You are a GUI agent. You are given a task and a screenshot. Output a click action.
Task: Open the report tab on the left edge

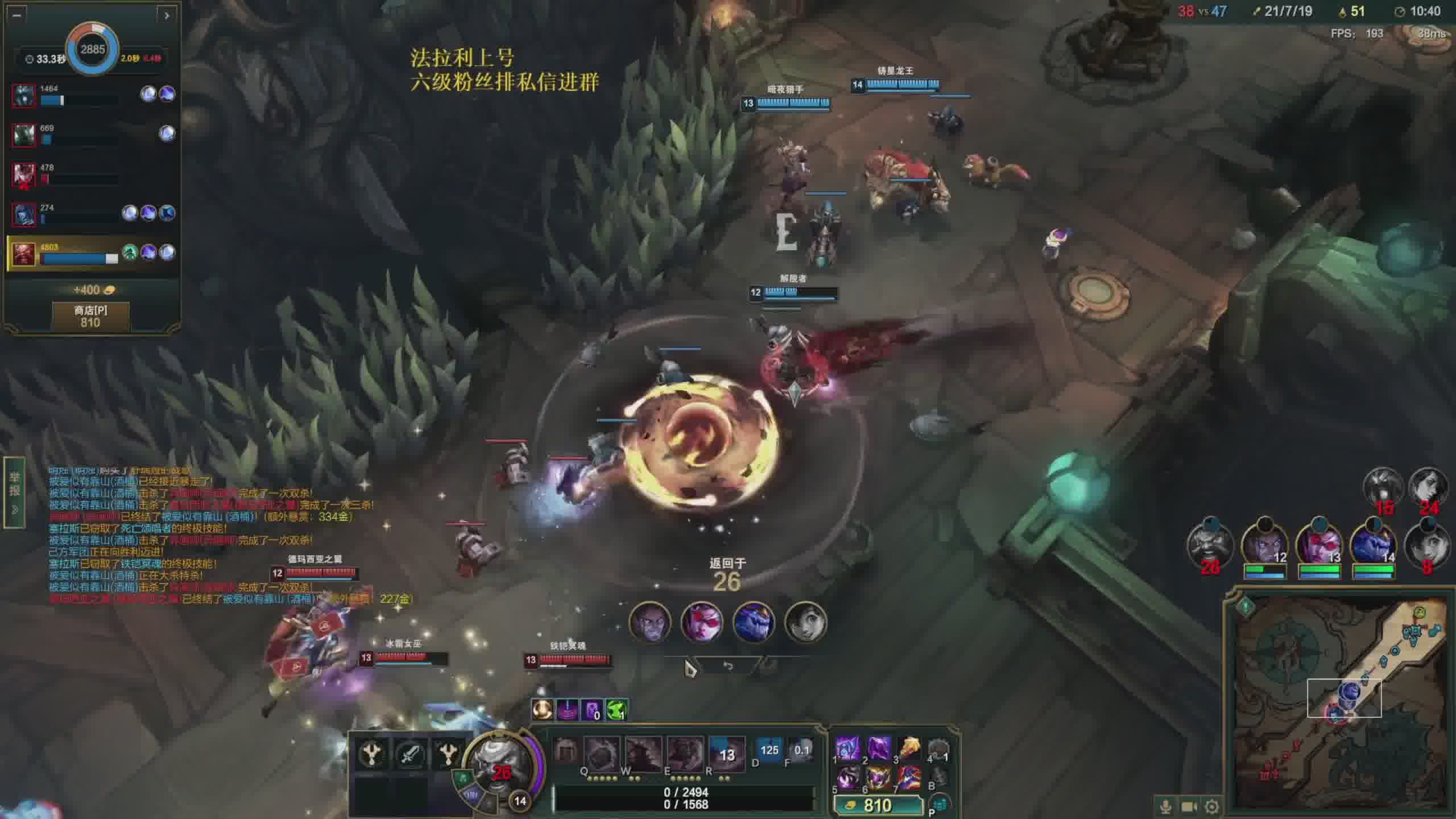[x=14, y=492]
